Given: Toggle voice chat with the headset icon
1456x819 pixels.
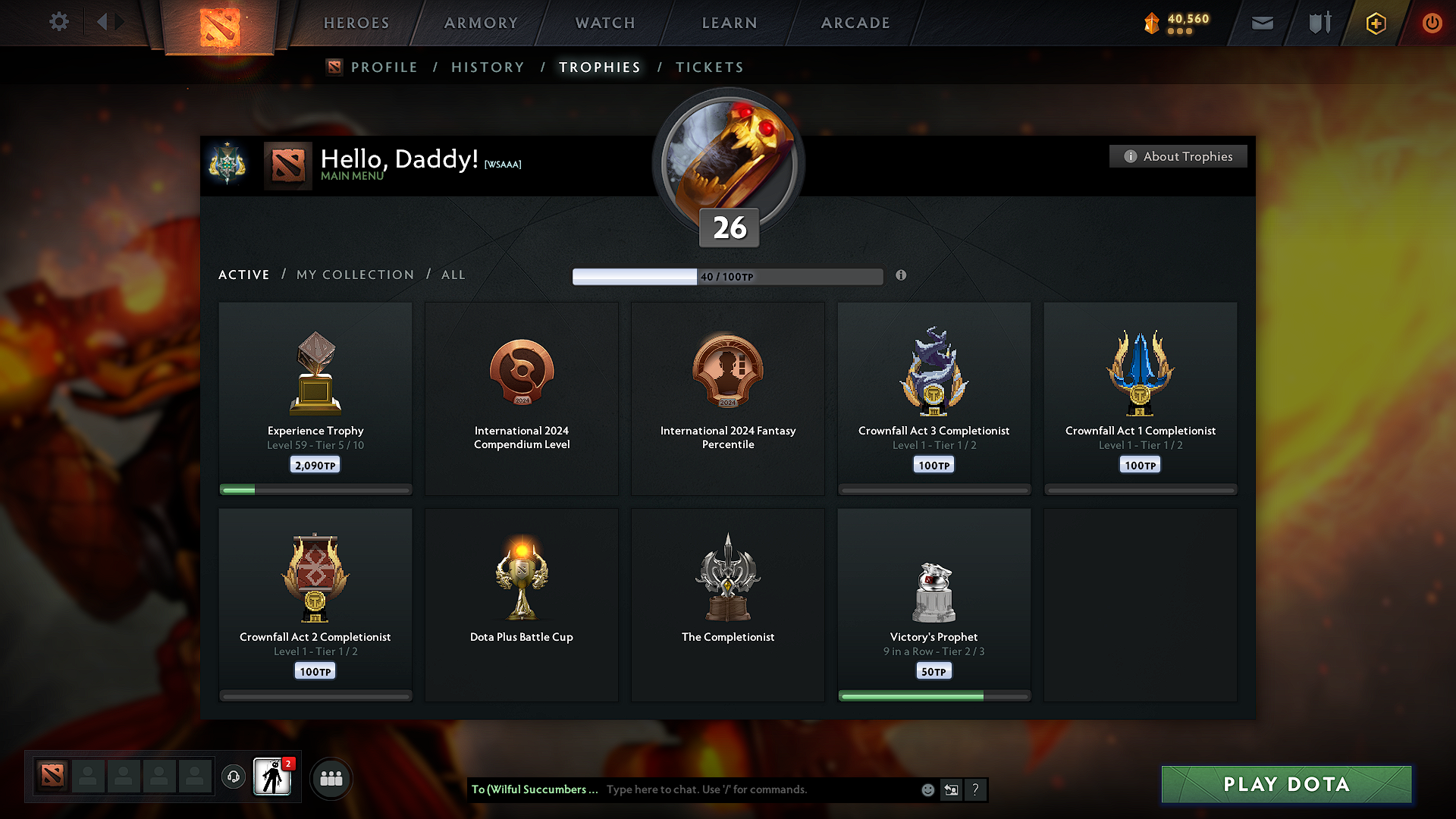Looking at the screenshot, I should (x=233, y=777).
